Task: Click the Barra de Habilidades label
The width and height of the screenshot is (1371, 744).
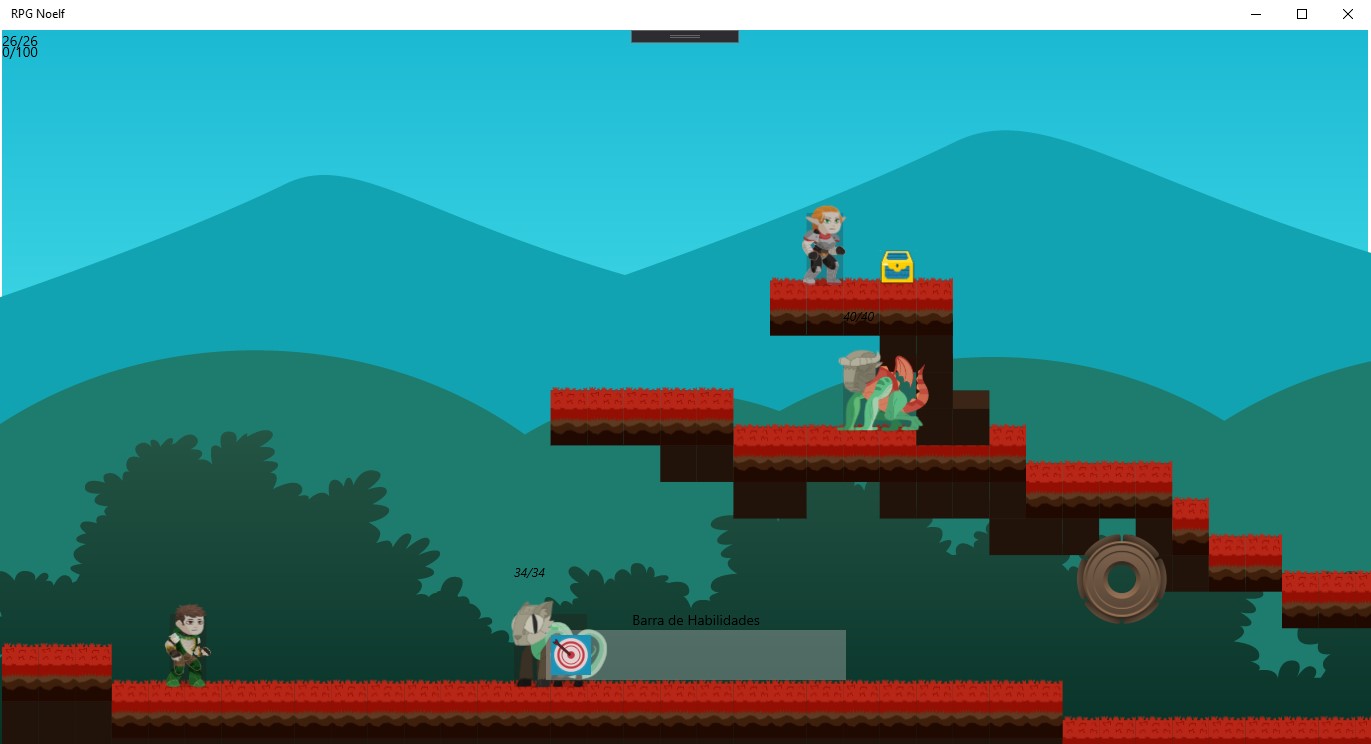Action: click(695, 620)
